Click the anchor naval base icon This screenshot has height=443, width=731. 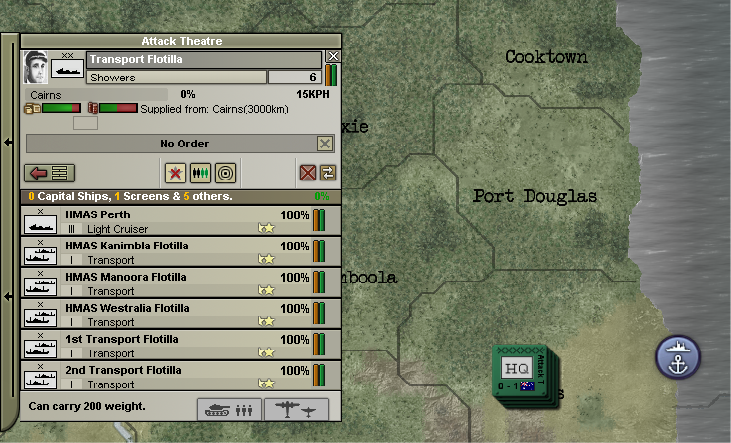tap(678, 357)
